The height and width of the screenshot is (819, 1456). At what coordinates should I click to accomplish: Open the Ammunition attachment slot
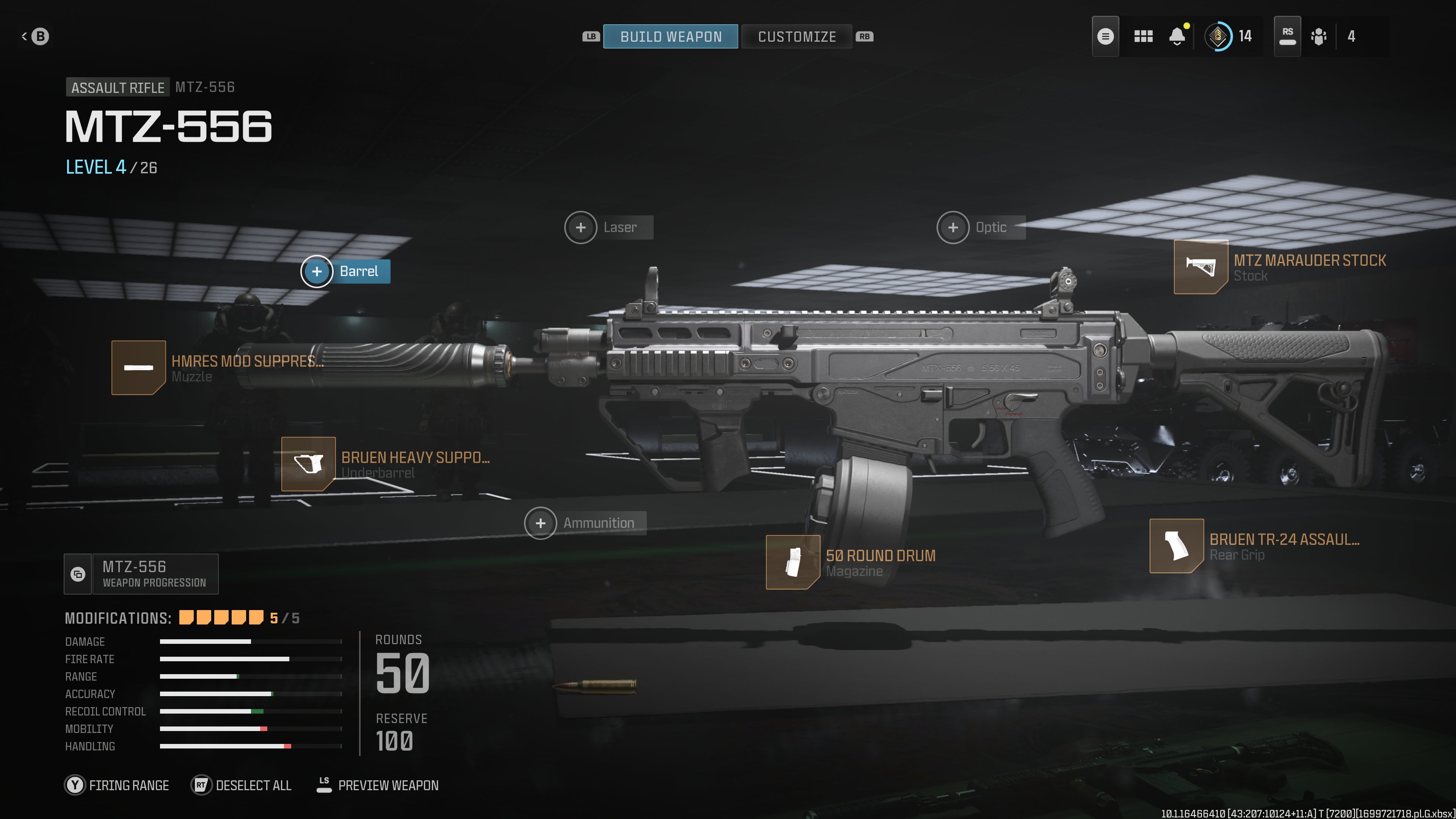(x=541, y=523)
